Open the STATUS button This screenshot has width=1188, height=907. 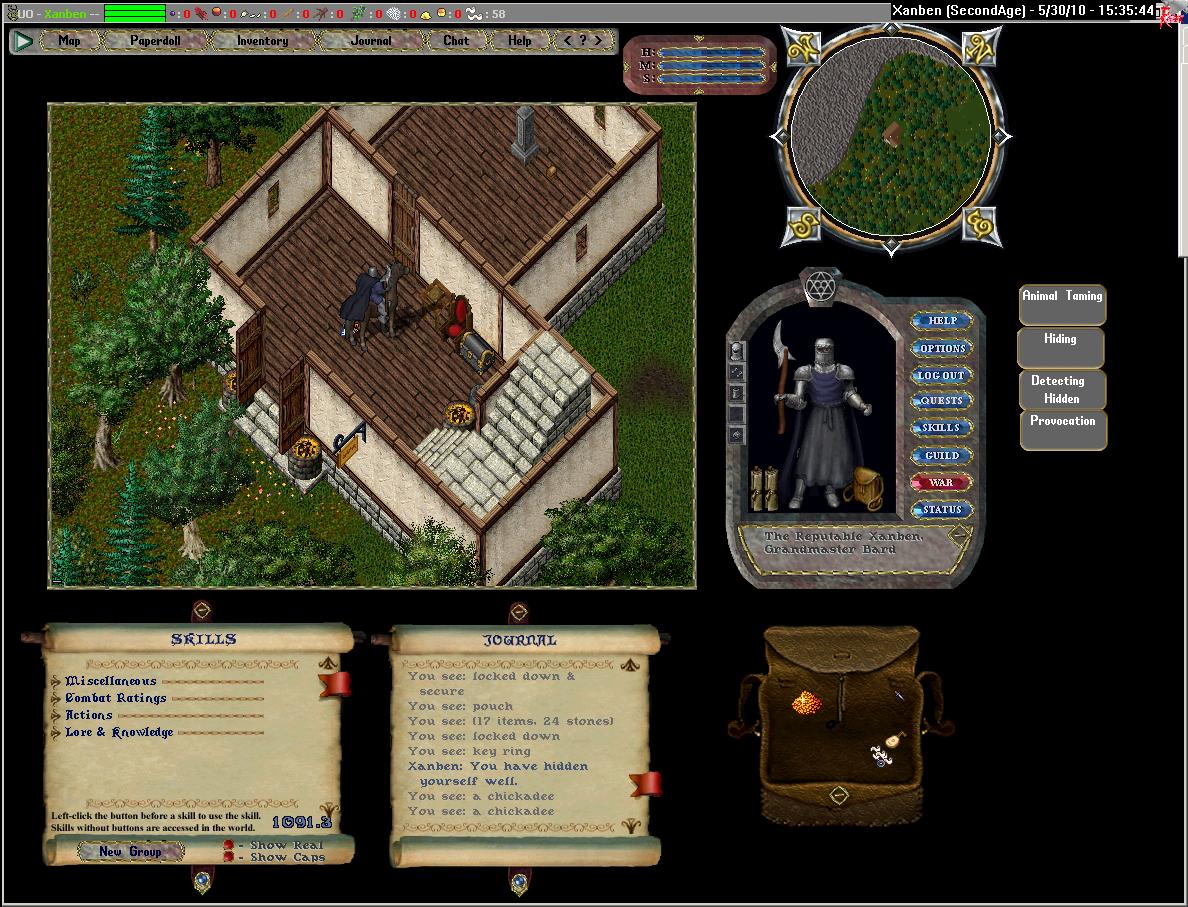(x=942, y=509)
